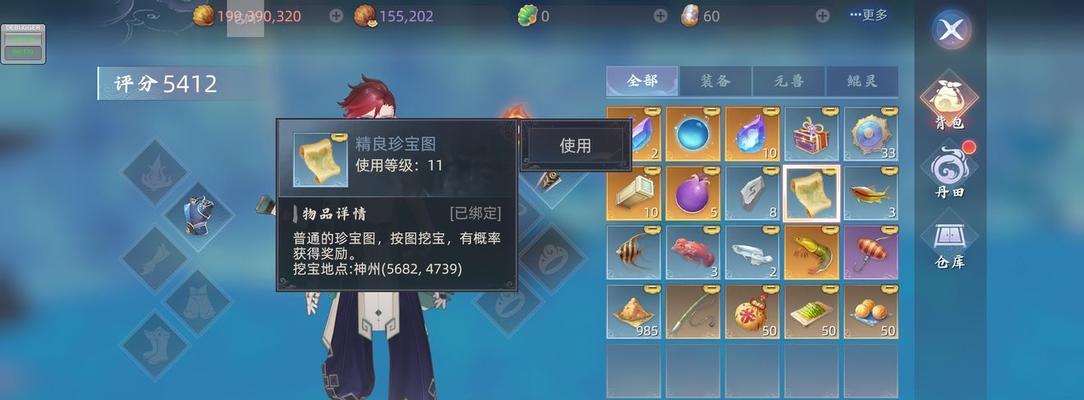Click the DEBUGGER overlay button

22,44
